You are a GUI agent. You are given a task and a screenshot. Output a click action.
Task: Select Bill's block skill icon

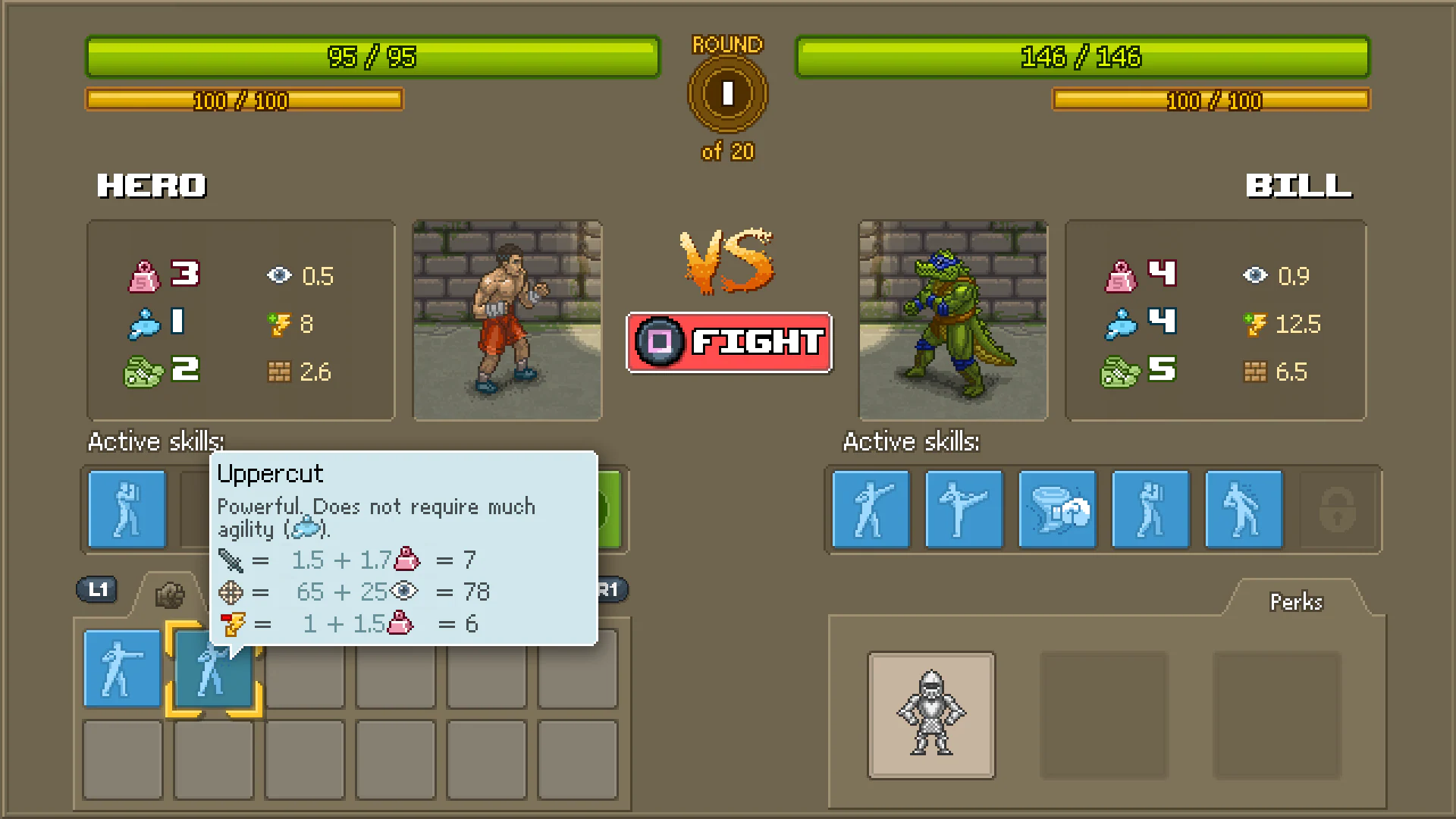(x=1150, y=509)
